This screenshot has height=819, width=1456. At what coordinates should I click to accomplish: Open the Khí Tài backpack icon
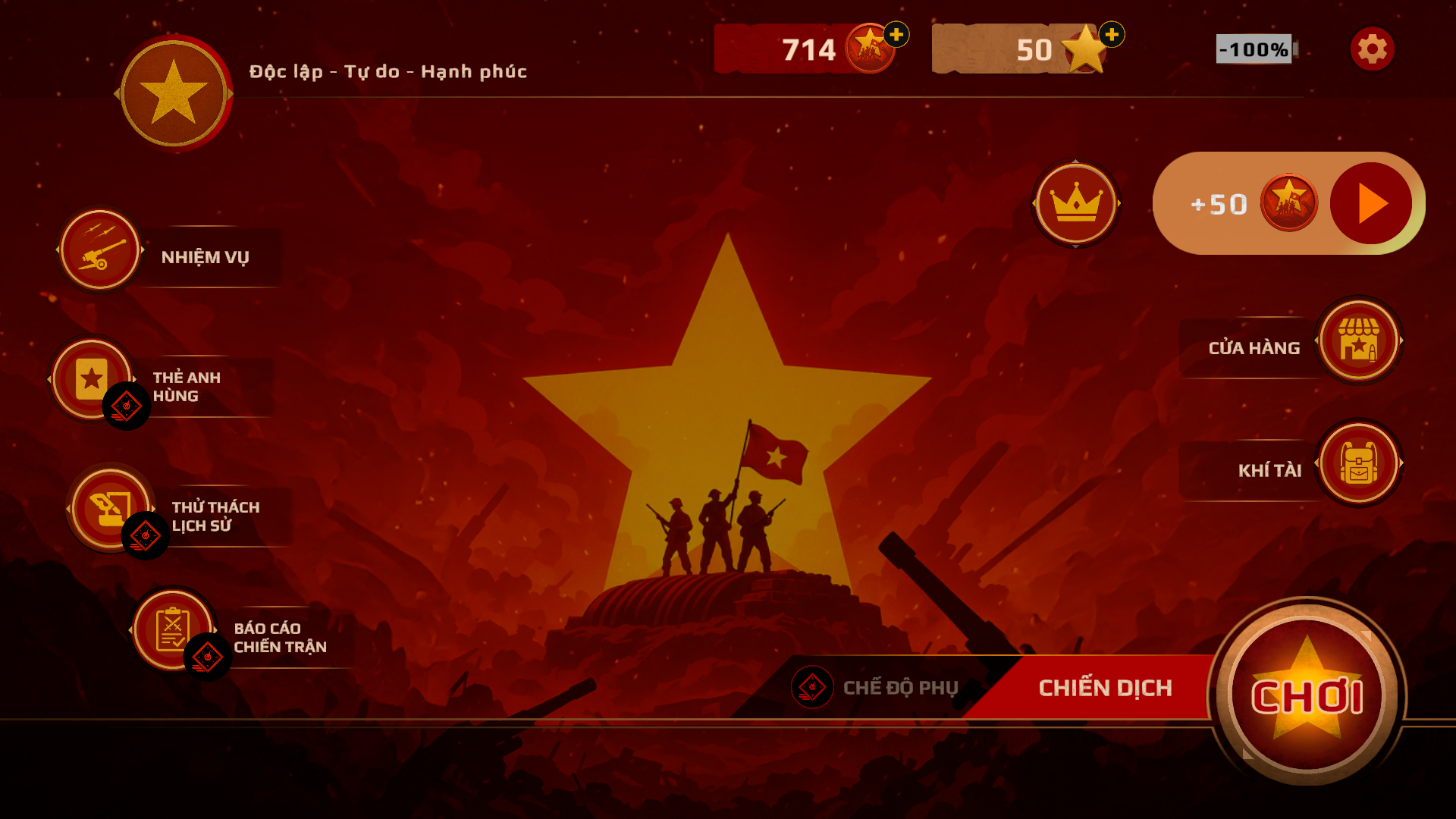(x=1360, y=464)
